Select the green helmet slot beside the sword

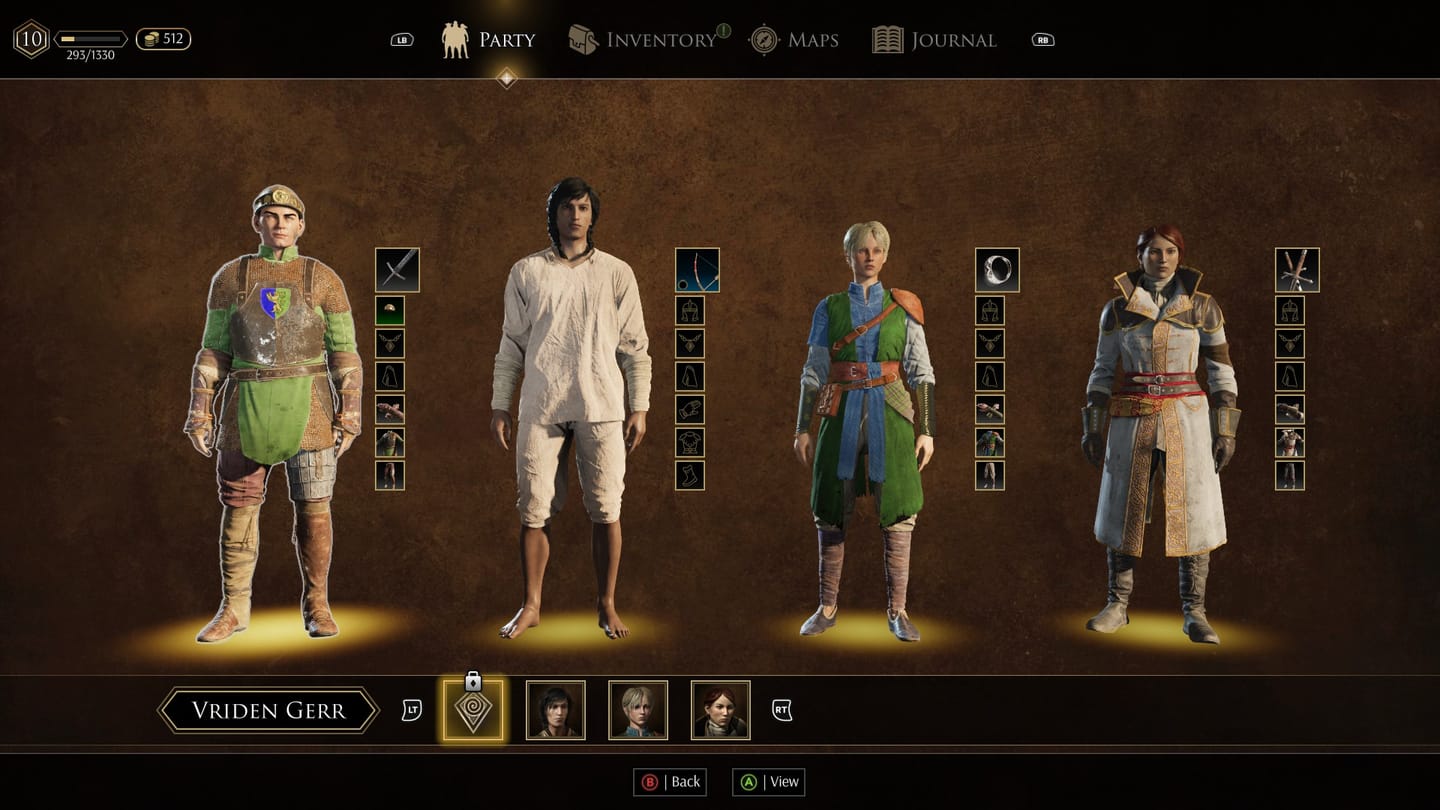pyautogui.click(x=390, y=310)
